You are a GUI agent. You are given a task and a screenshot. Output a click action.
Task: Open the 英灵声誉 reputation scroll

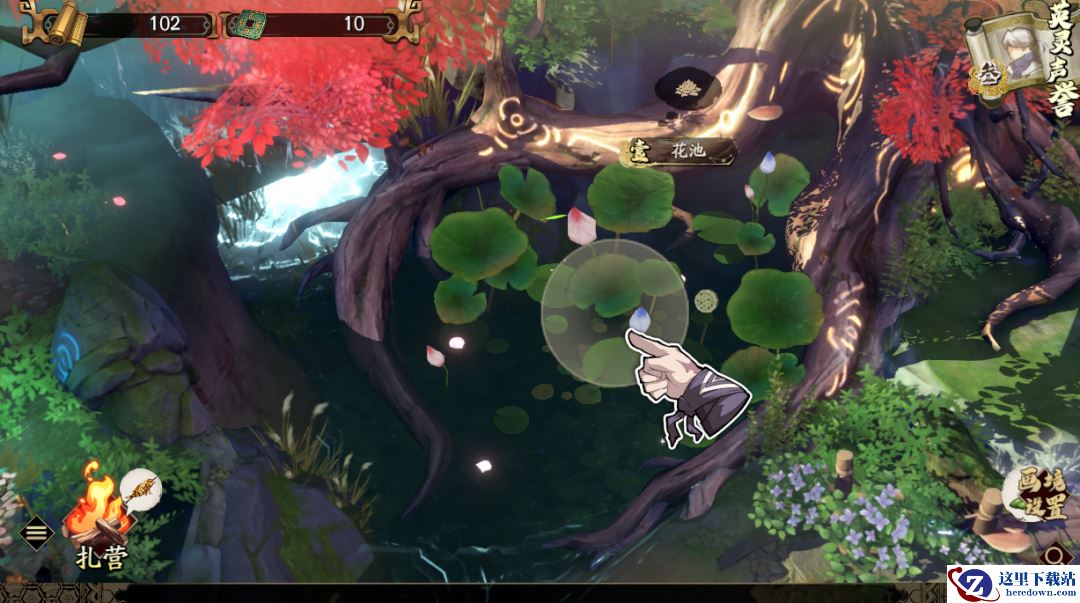1018,59
